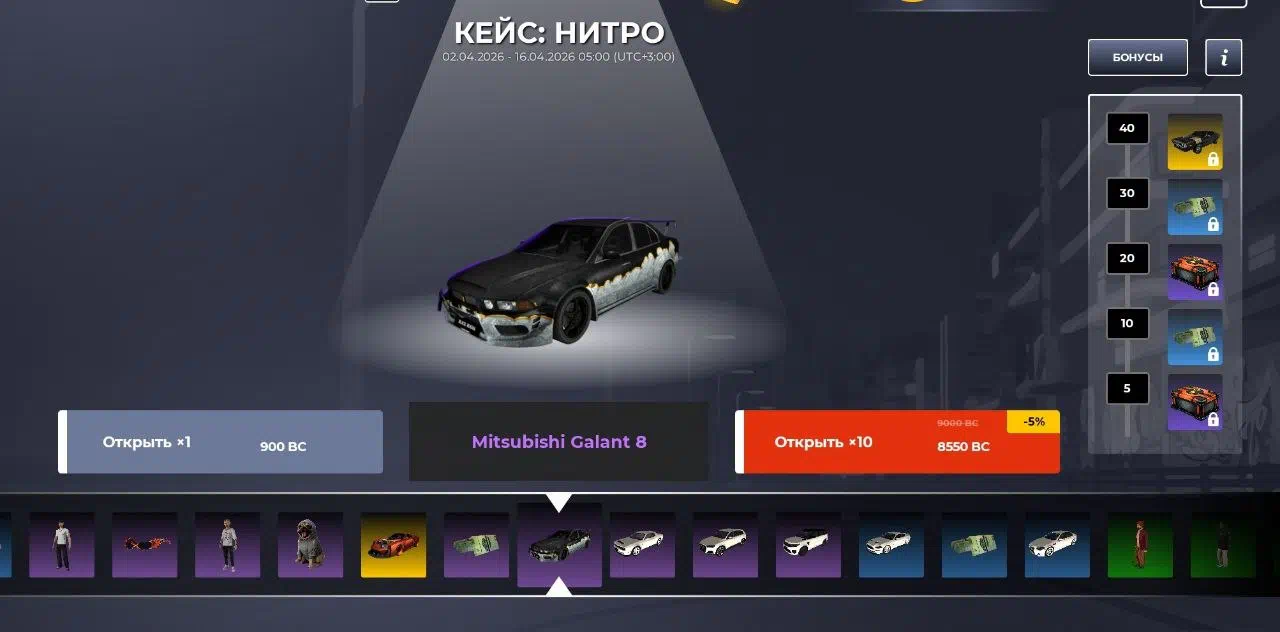The image size is (1280, 632).
Task: Open ten cases for 8550 BC
Action: point(897,442)
